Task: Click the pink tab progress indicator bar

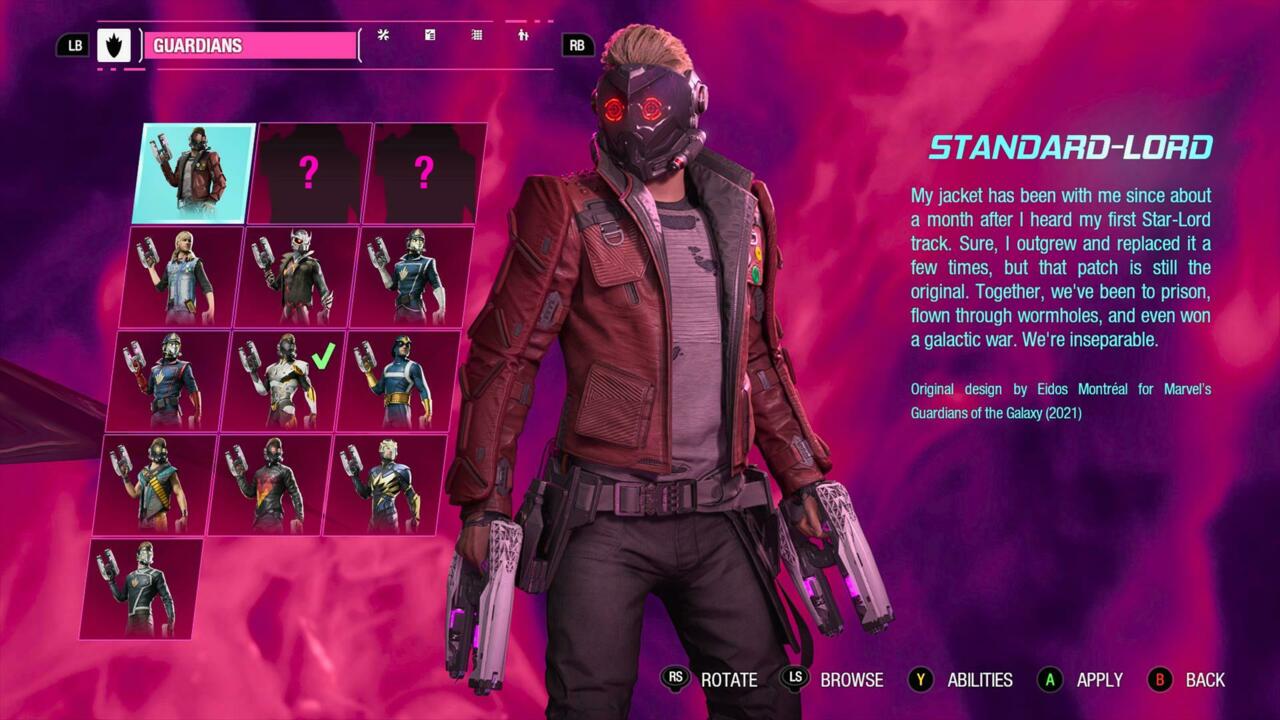Action: click(515, 19)
